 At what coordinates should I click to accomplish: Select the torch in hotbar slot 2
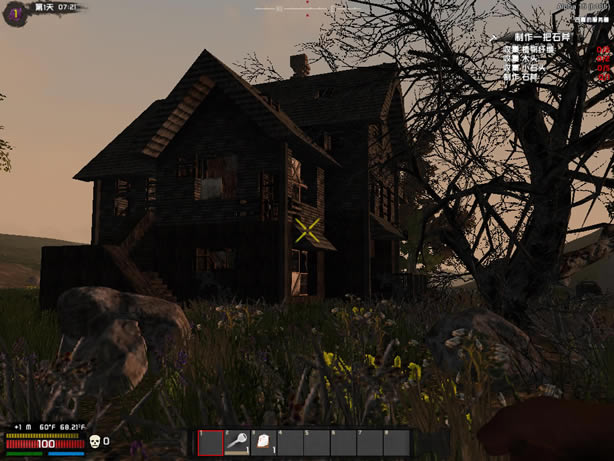tap(237, 441)
